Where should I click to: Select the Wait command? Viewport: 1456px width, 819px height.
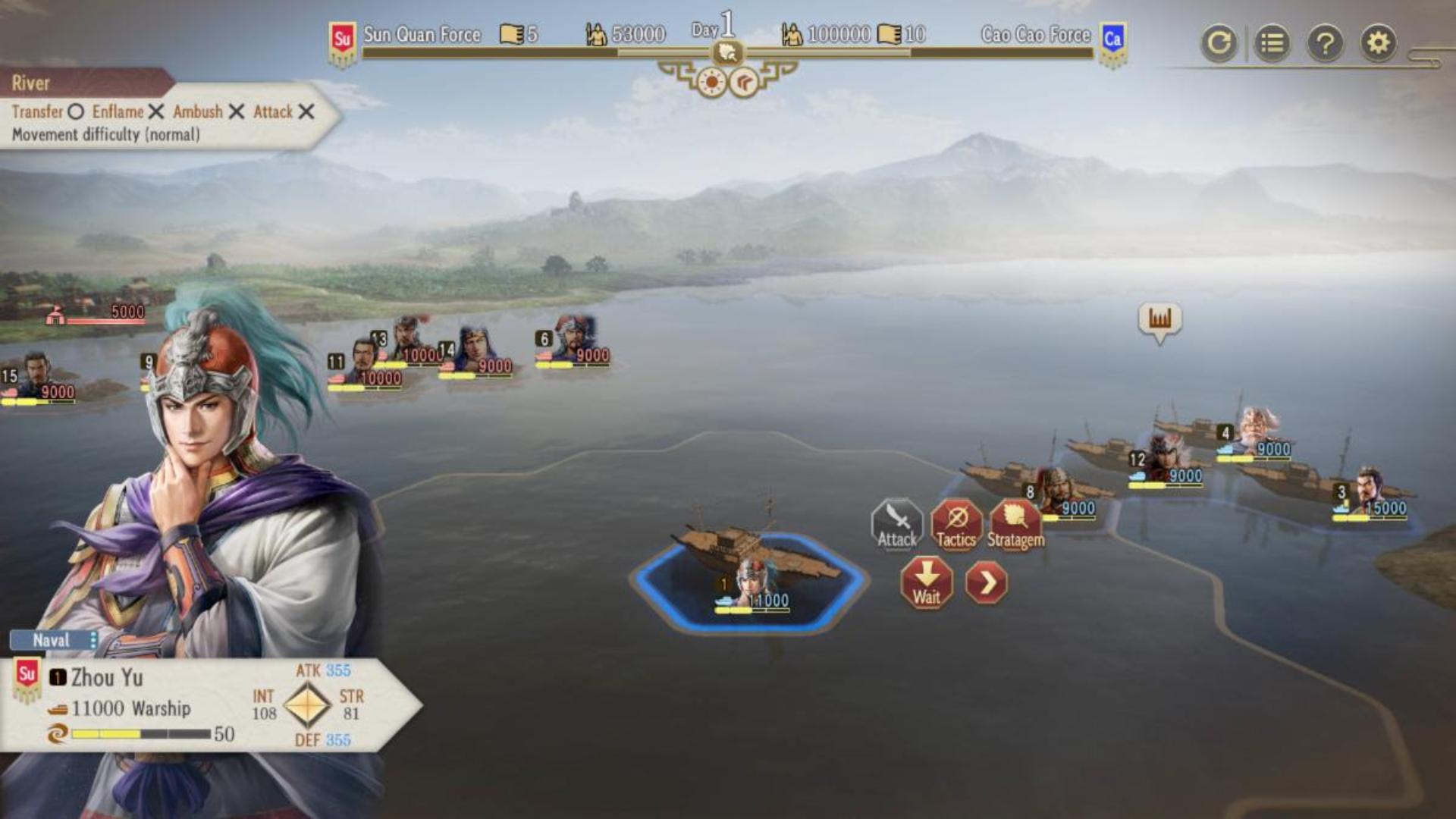926,582
